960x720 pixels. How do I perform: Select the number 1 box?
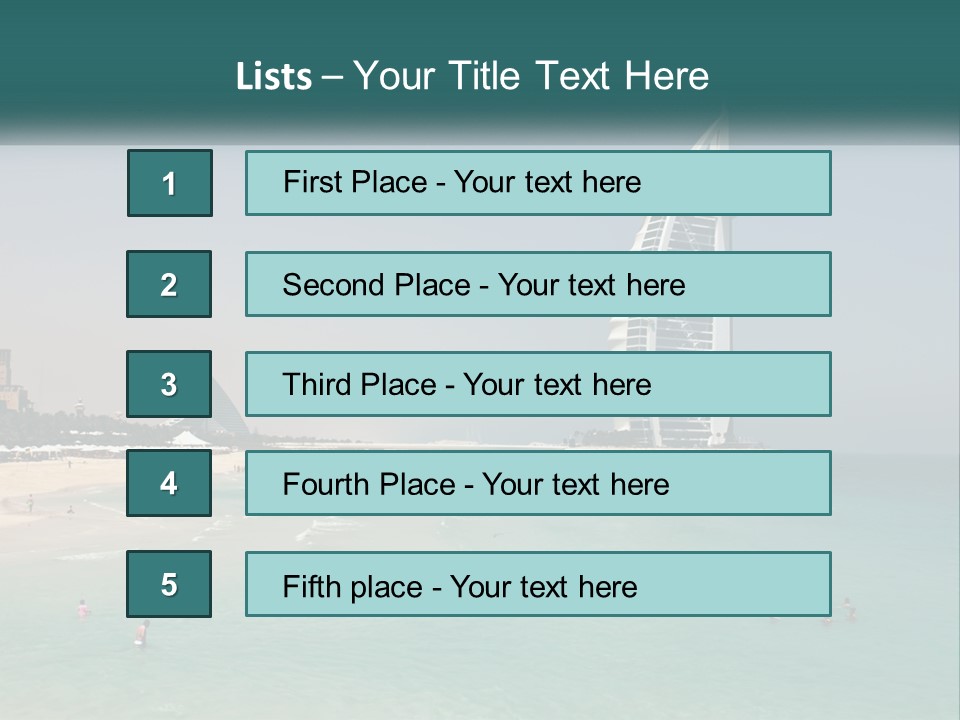(170, 183)
